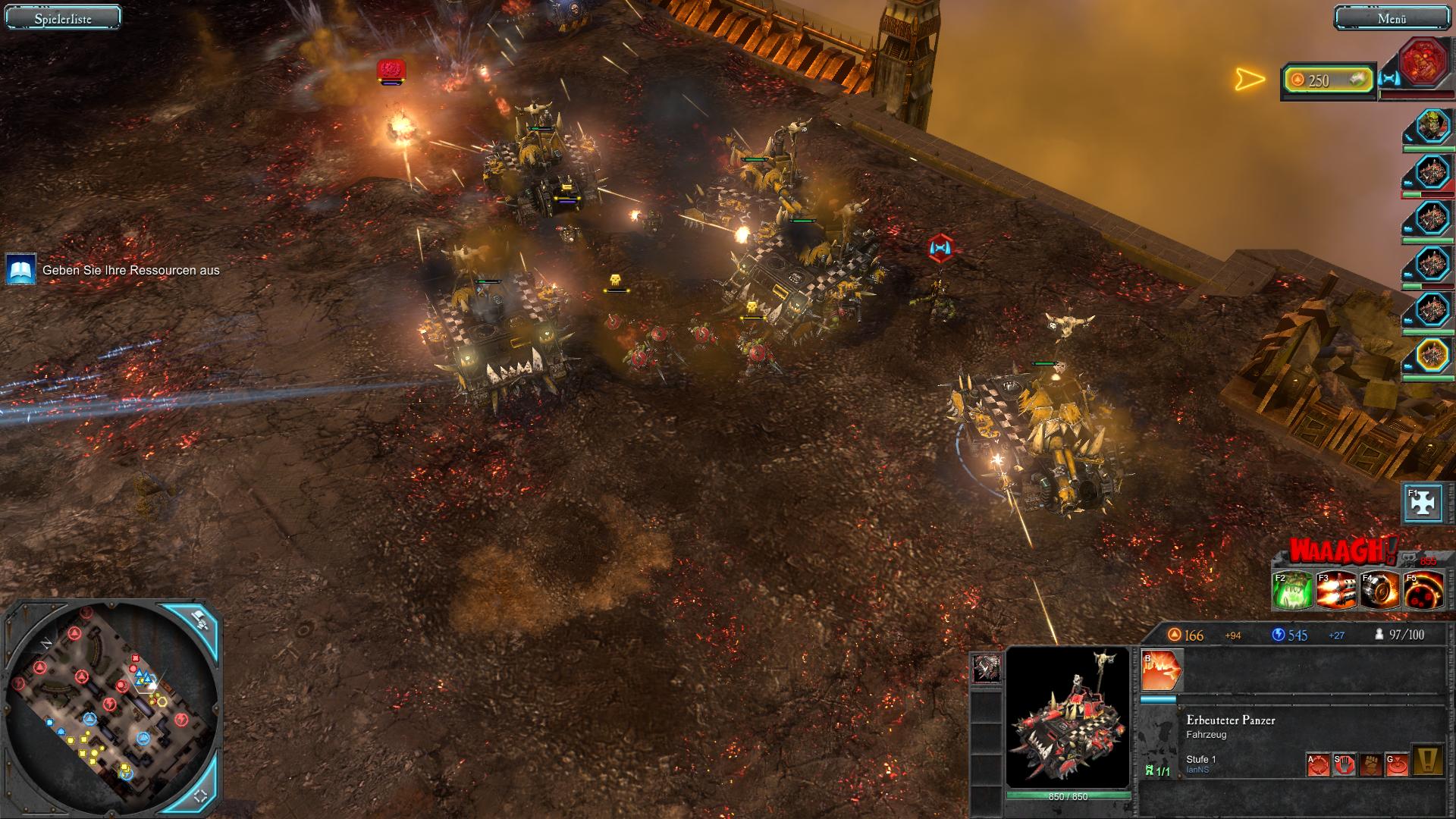The height and width of the screenshot is (819, 1456).
Task: Activate the F2 green Ork face ability
Action: 1292,591
